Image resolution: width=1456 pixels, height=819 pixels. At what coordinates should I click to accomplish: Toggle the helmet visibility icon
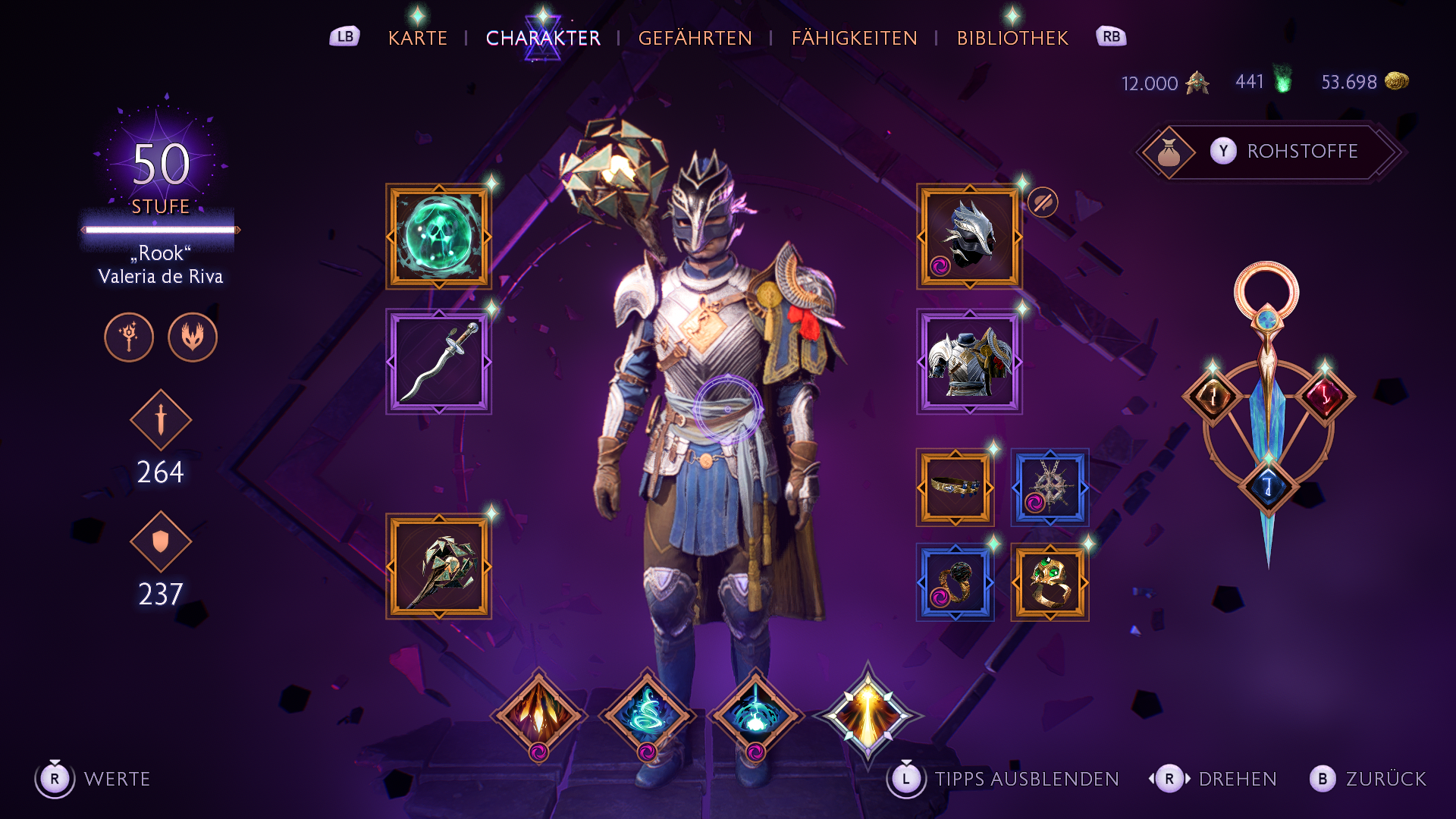pos(1043,202)
